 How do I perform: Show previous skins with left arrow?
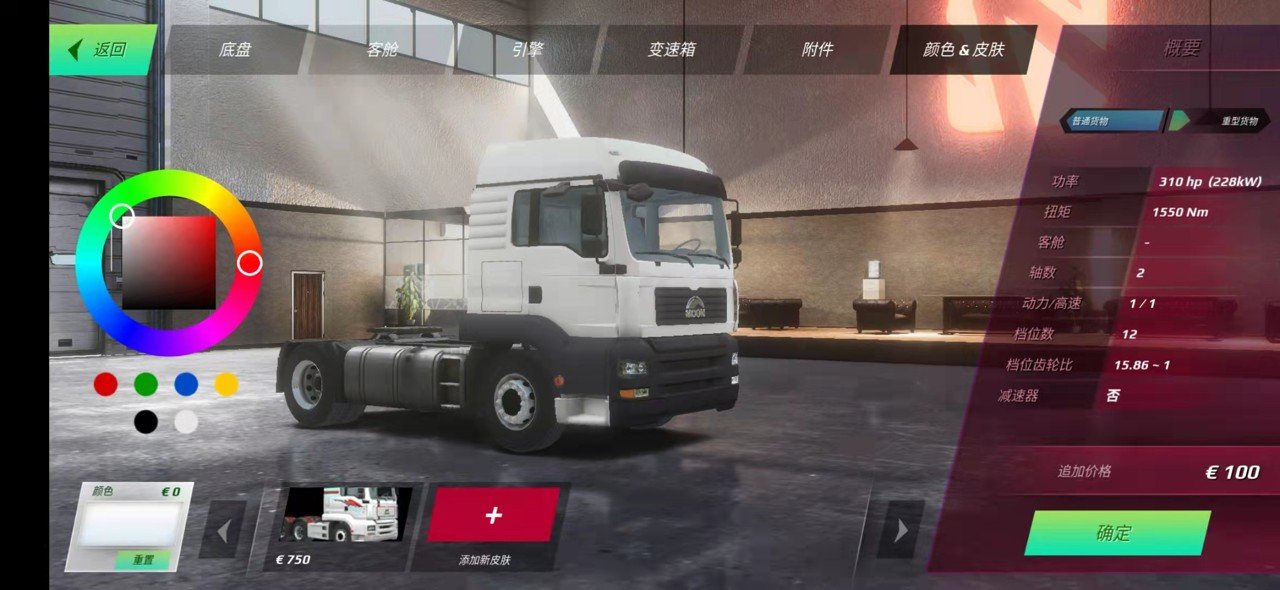tap(223, 530)
